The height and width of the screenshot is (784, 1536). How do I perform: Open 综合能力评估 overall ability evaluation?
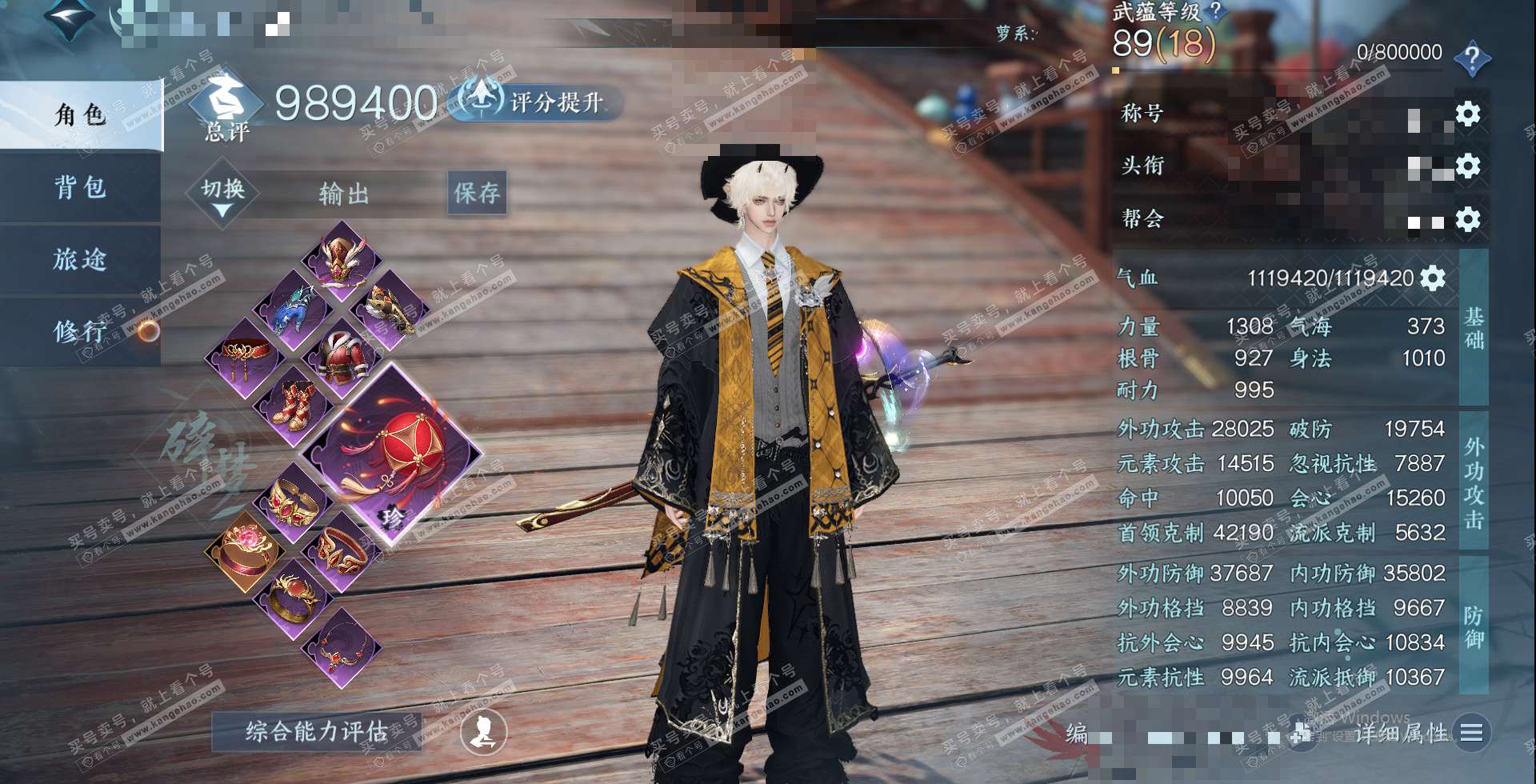pos(317,731)
